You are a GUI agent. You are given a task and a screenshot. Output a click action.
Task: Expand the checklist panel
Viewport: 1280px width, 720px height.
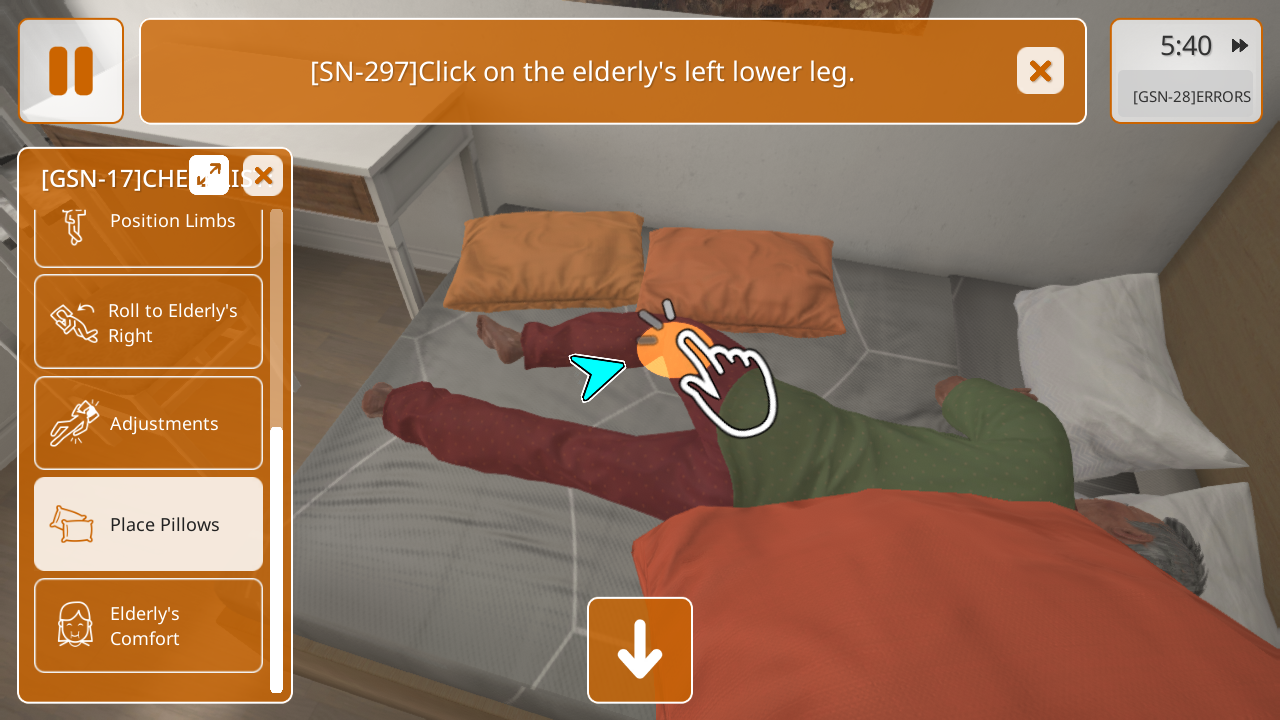[x=209, y=175]
